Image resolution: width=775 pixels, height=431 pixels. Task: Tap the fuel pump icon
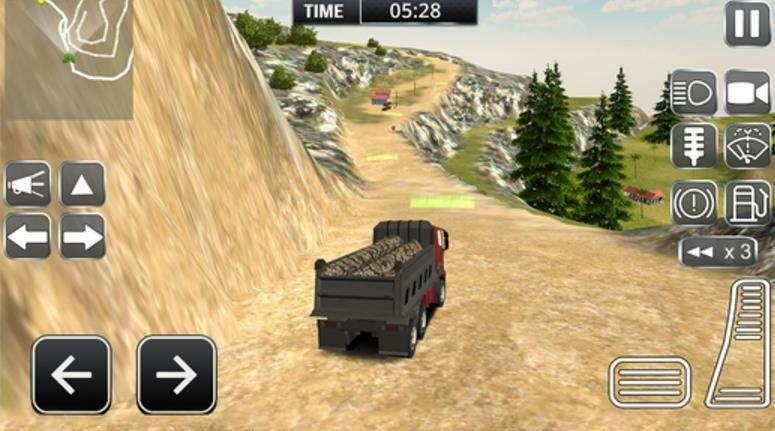tap(747, 202)
